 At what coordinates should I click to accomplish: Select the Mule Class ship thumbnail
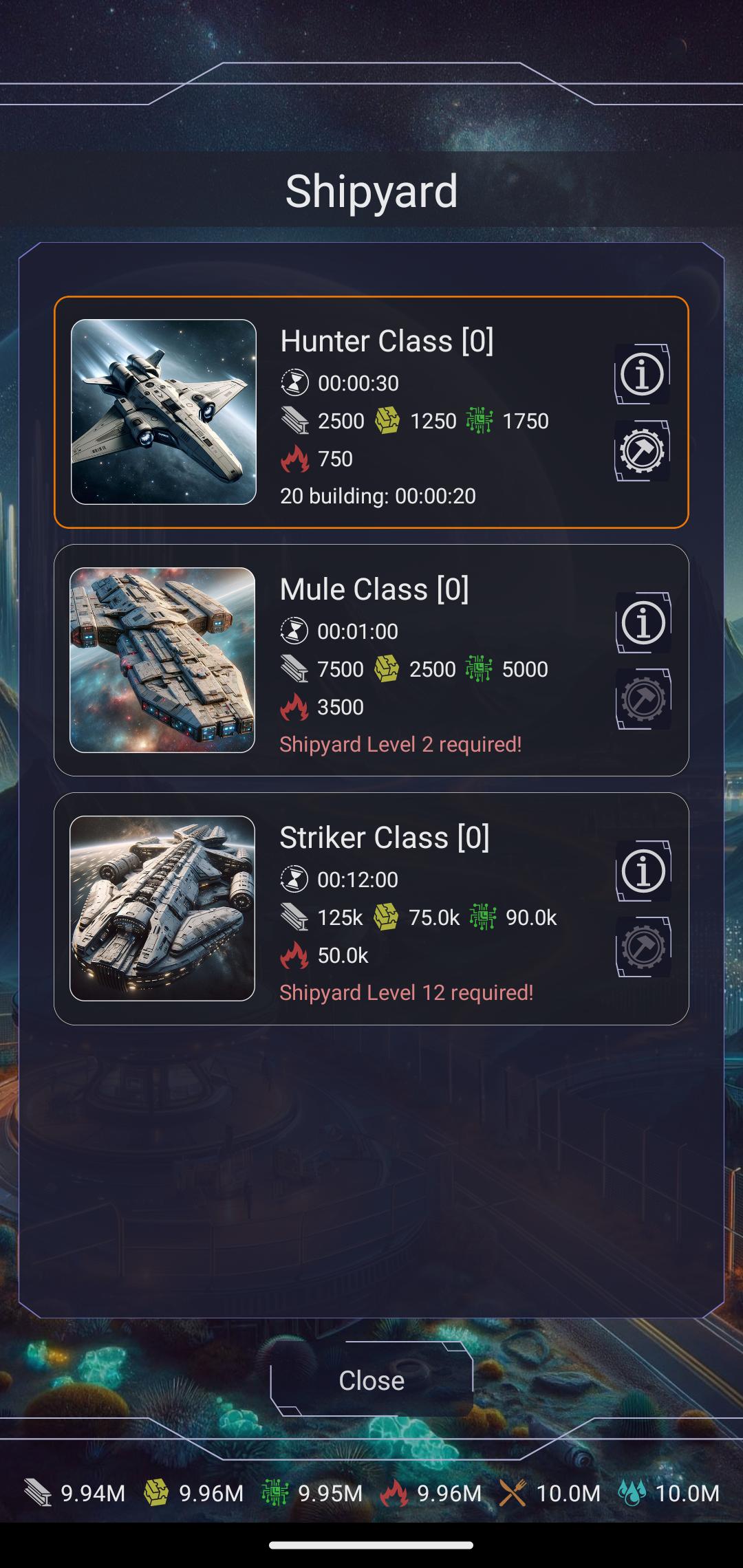162,660
